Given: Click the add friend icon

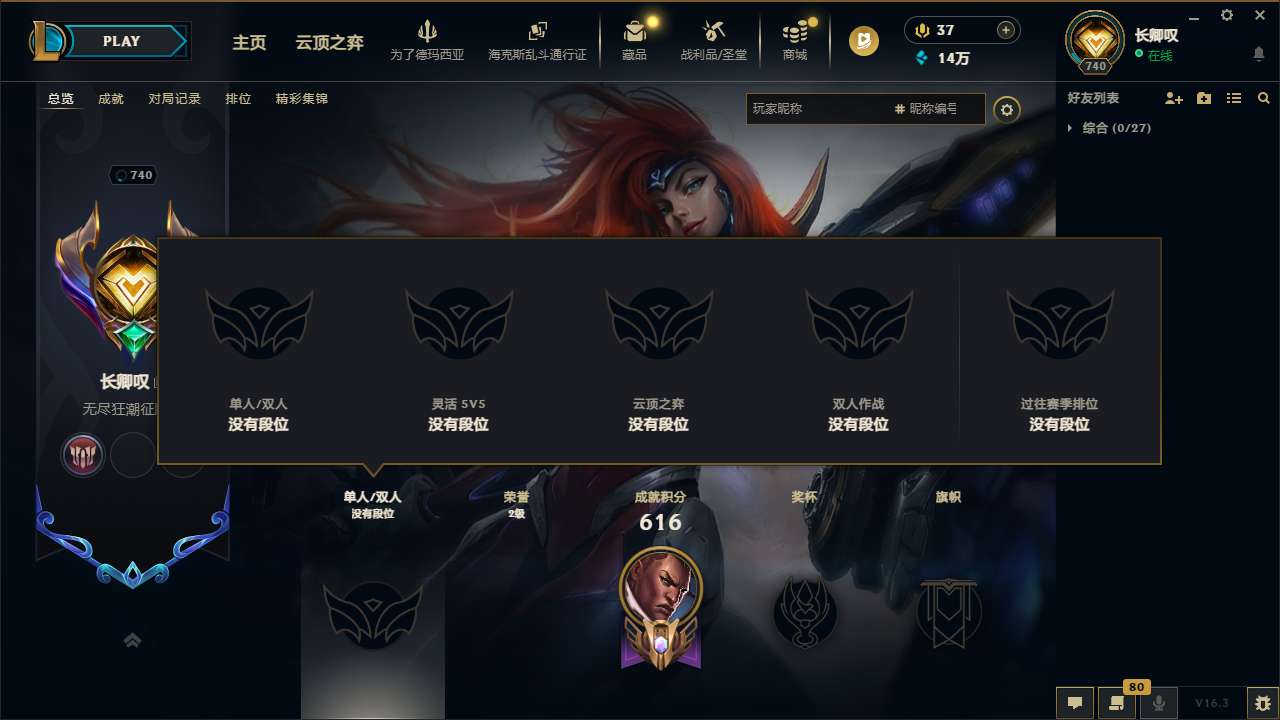Looking at the screenshot, I should [1173, 98].
